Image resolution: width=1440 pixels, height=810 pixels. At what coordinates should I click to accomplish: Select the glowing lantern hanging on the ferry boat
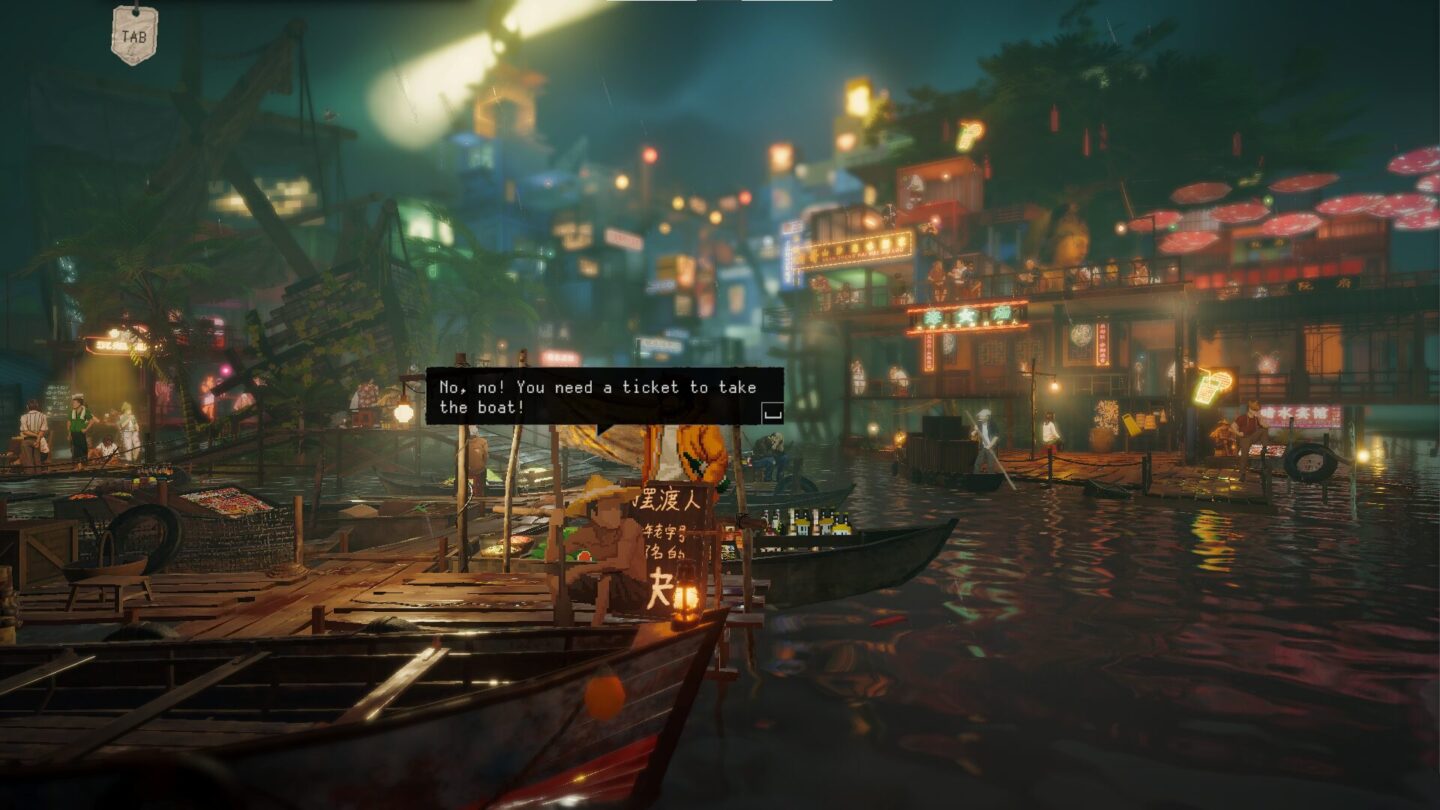[x=689, y=598]
